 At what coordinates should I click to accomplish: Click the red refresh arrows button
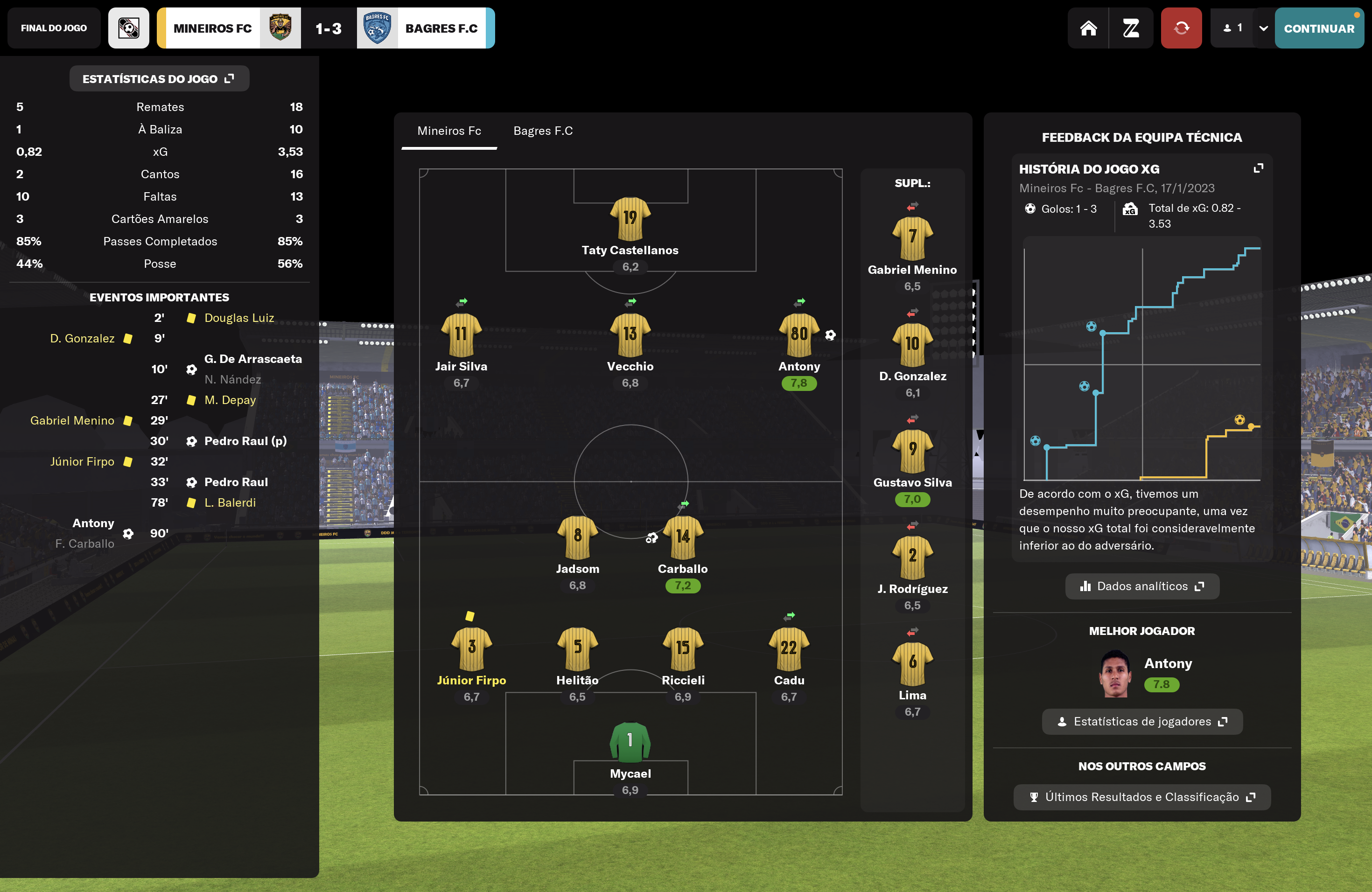tap(1181, 28)
